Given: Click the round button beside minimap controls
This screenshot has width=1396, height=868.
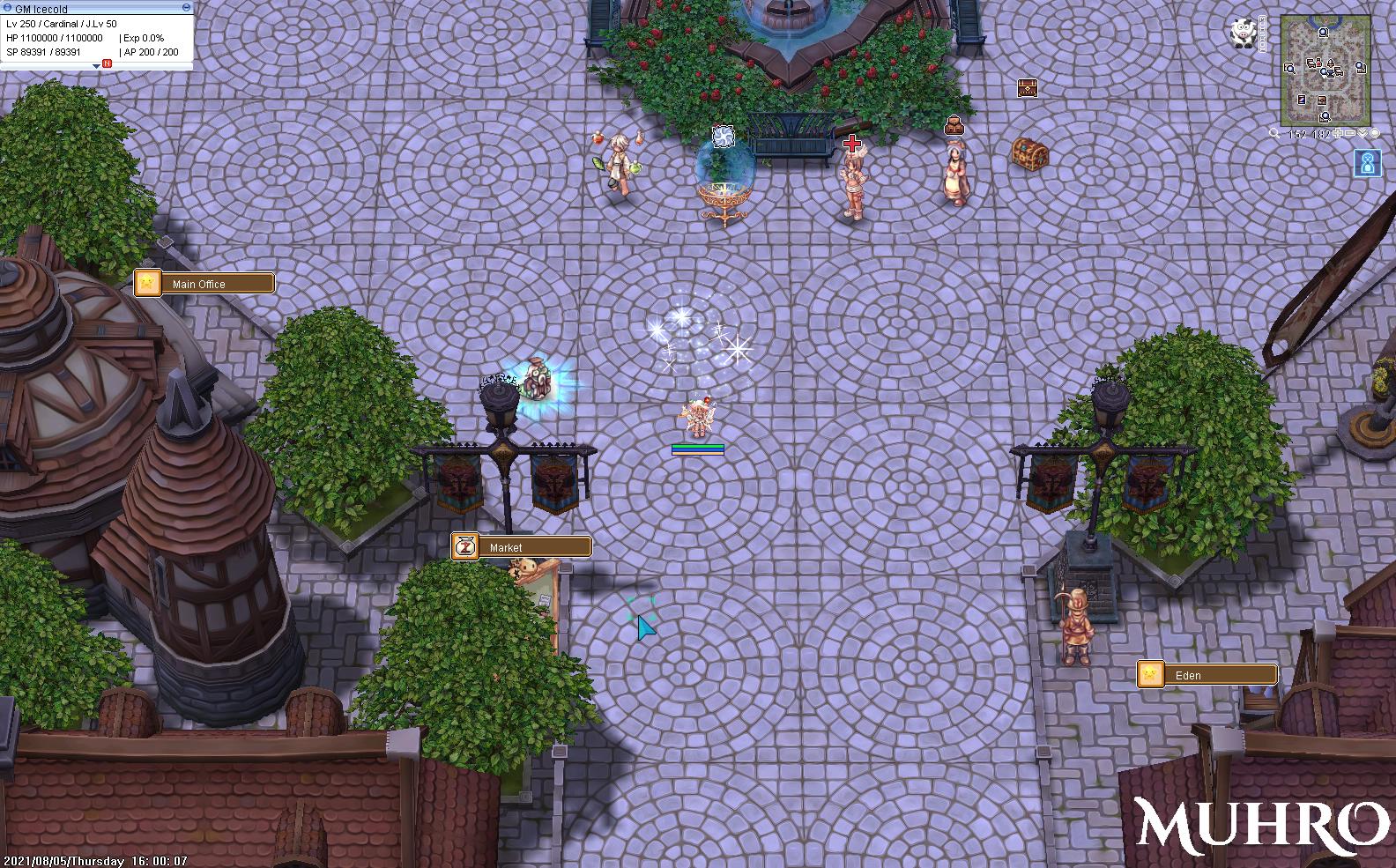Looking at the screenshot, I should pos(1374,134).
